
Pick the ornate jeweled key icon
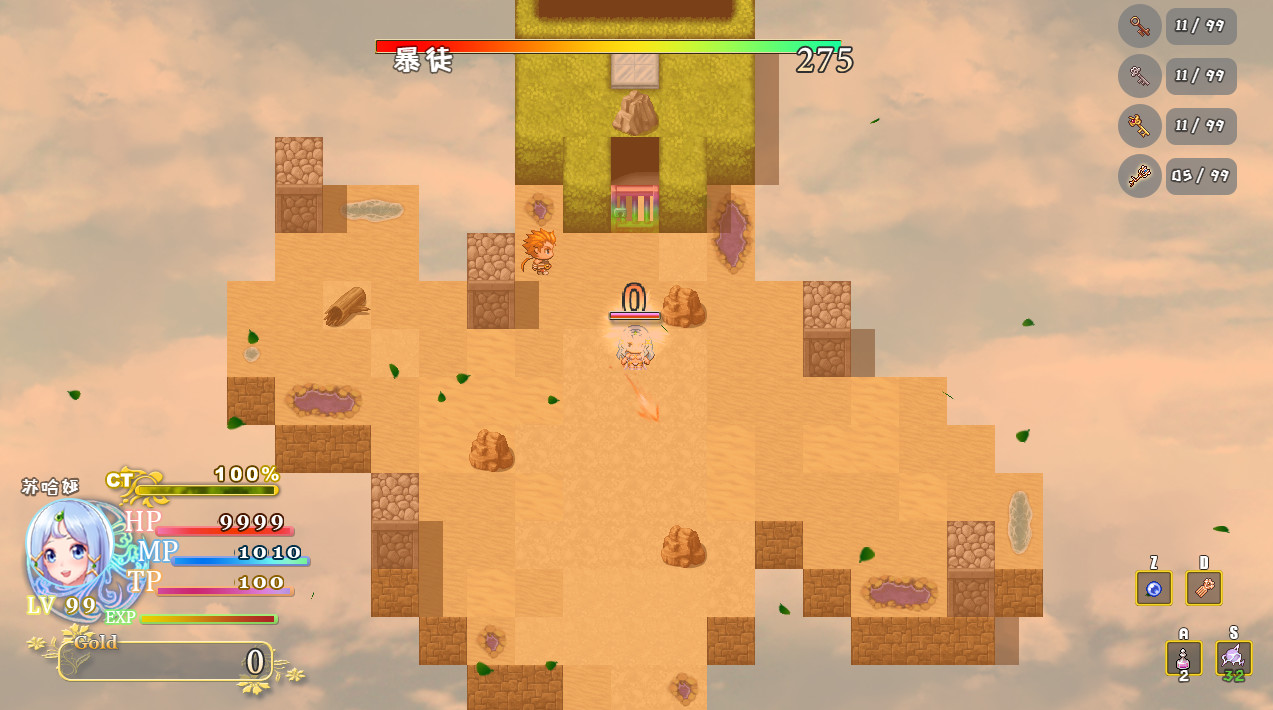point(1140,176)
